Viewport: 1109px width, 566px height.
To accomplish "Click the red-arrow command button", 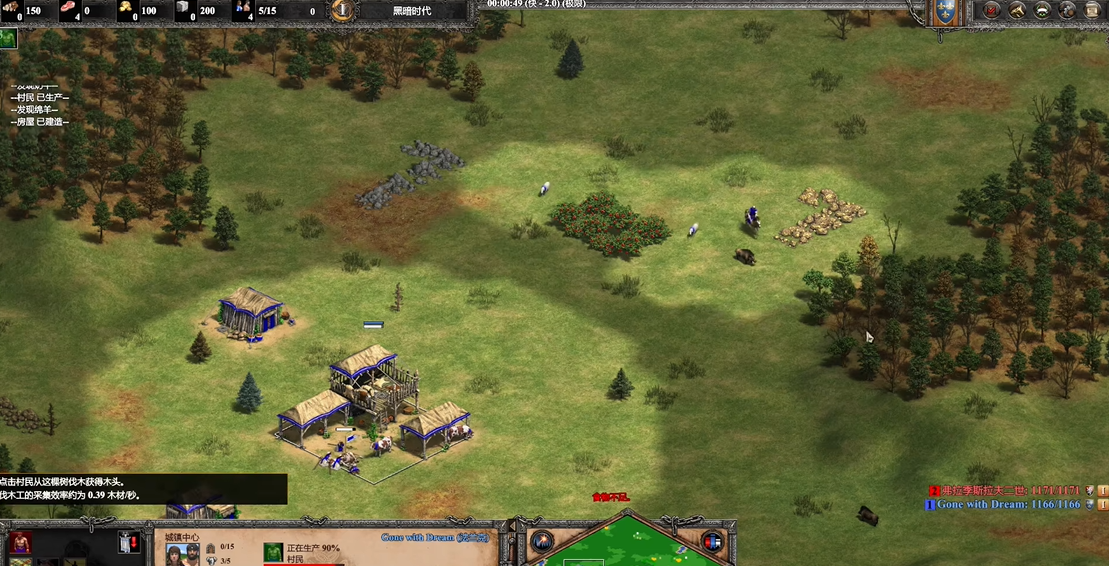I will 128,543.
